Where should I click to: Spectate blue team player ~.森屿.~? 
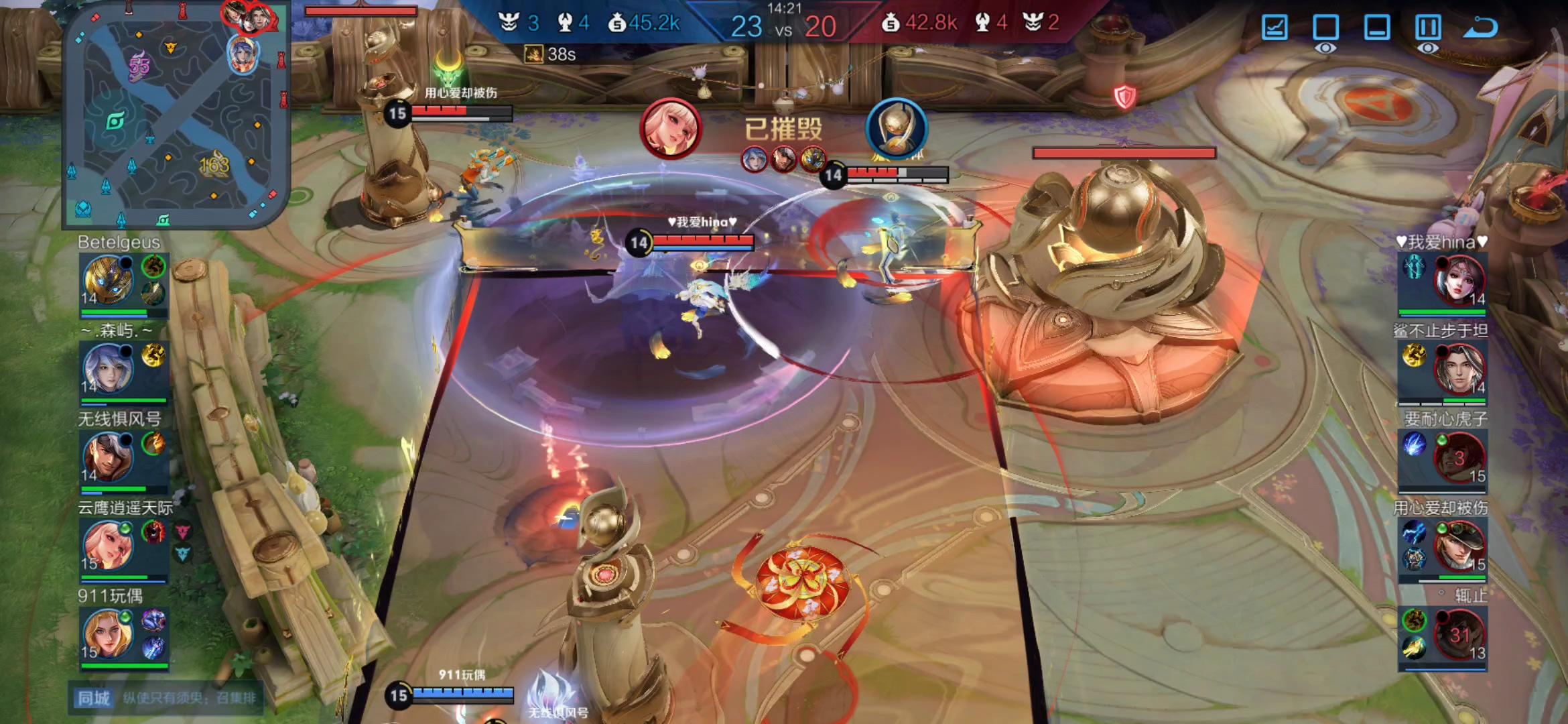click(x=108, y=368)
